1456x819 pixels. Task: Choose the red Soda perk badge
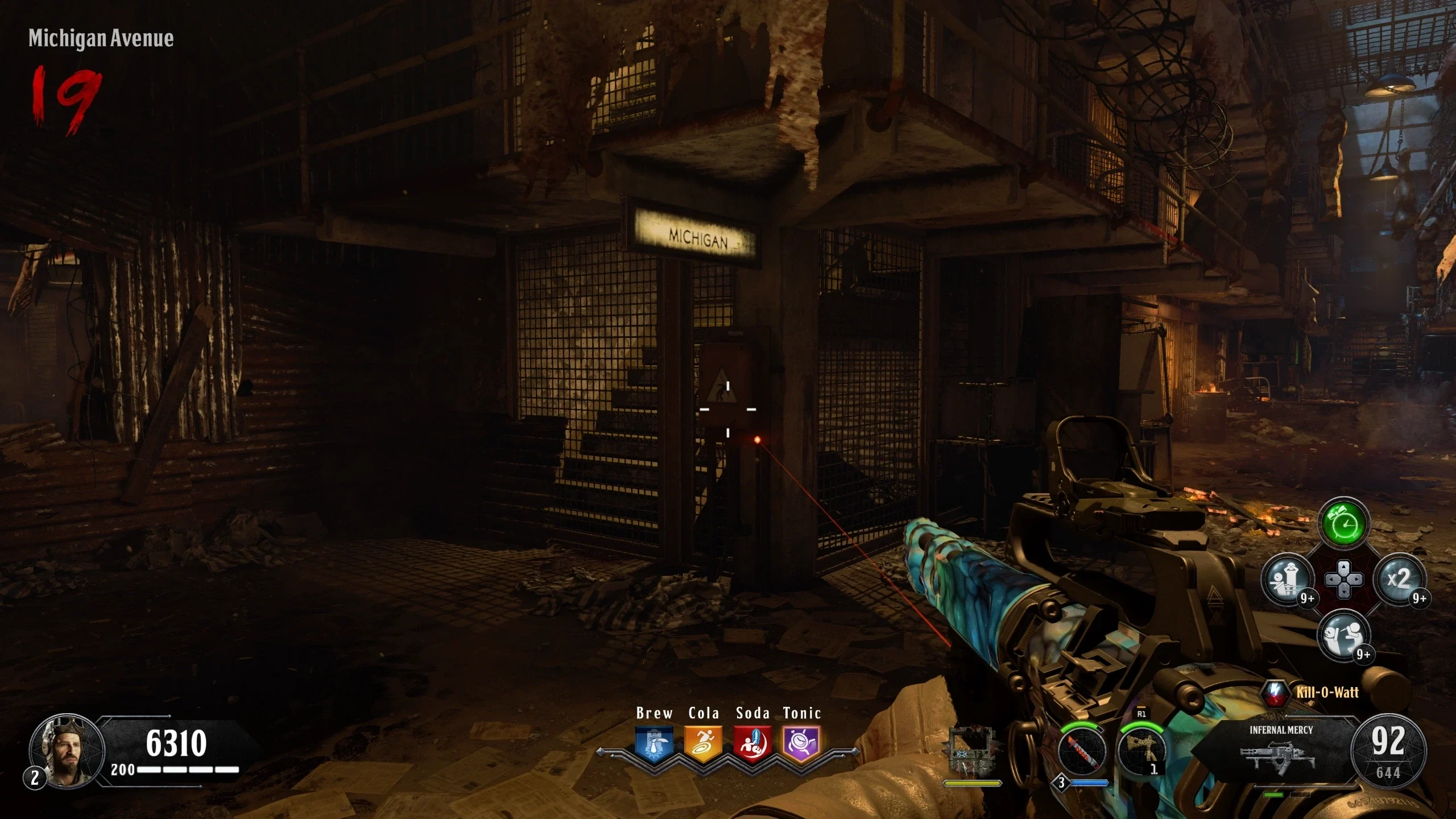click(x=752, y=743)
